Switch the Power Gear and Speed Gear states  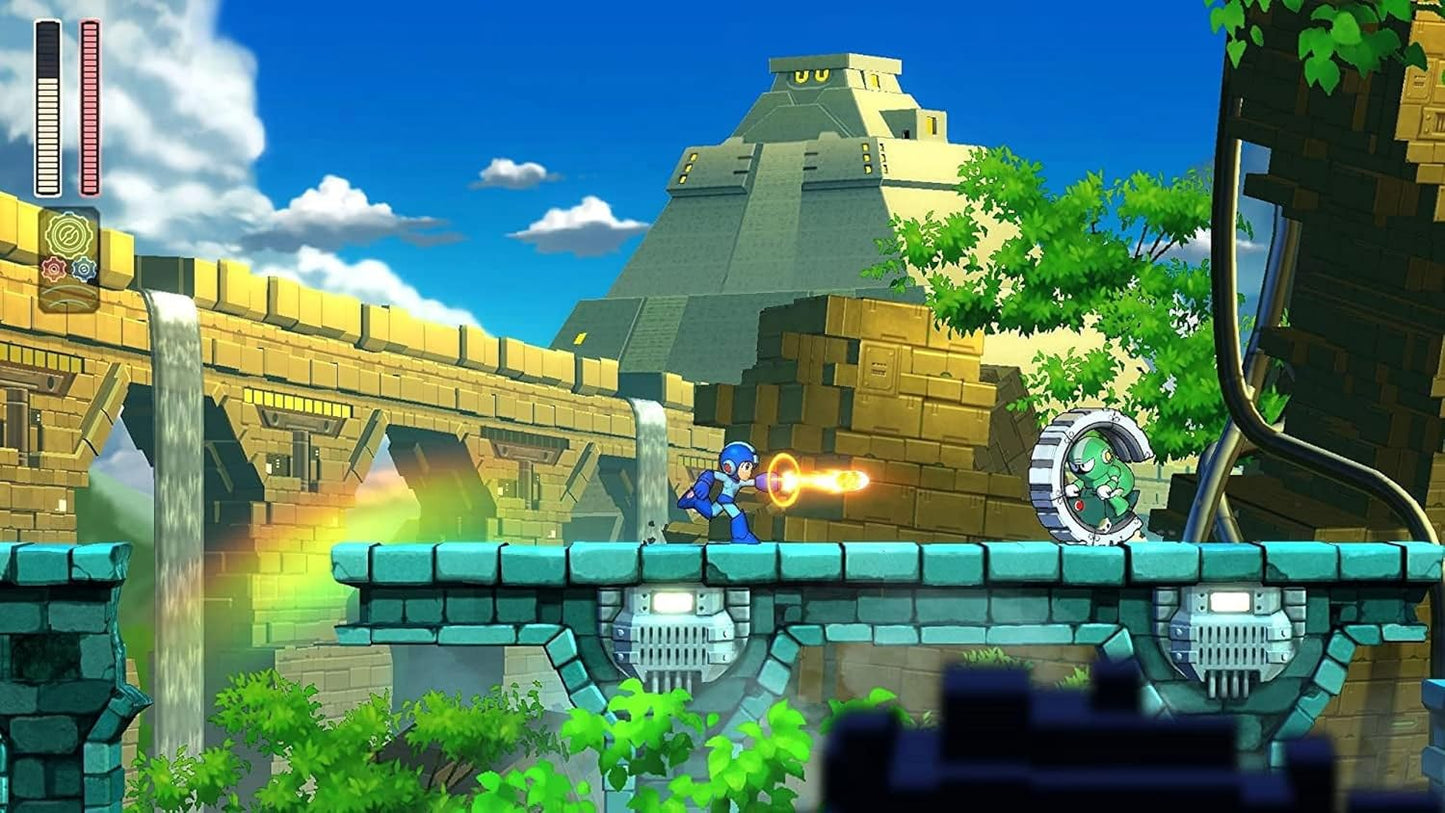(68, 269)
